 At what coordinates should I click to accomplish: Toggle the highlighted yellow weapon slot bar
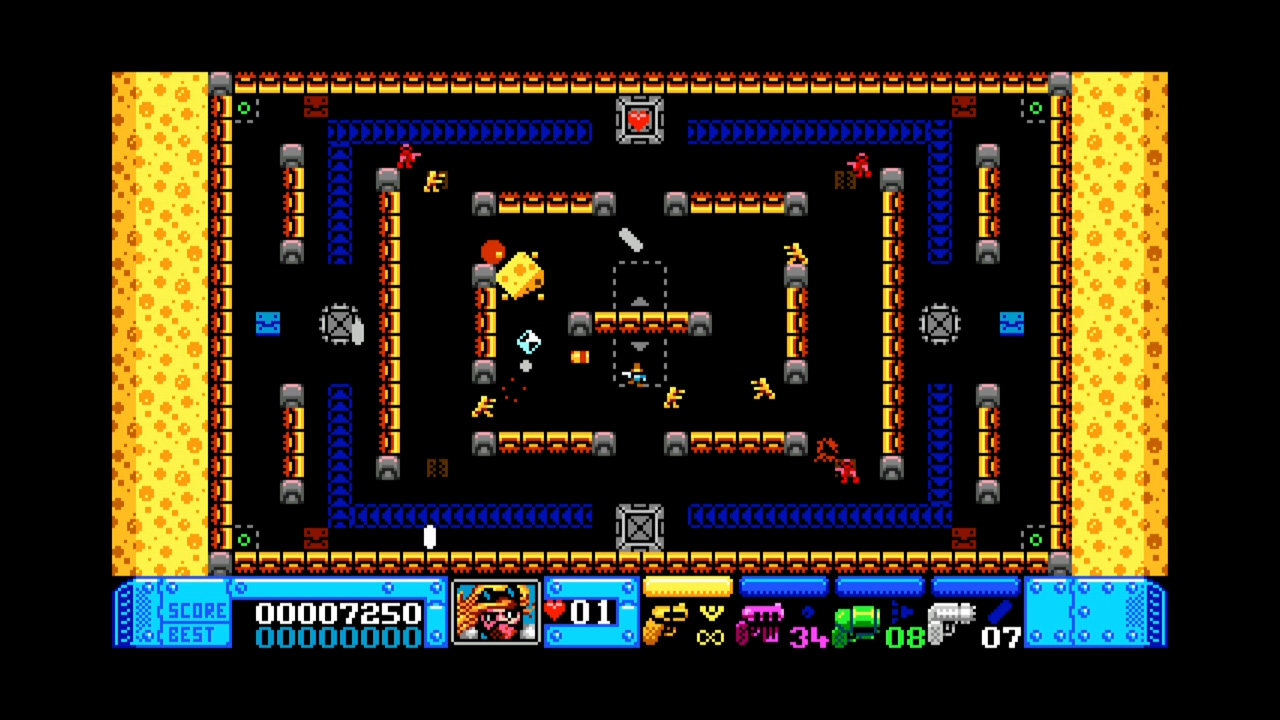pyautogui.click(x=688, y=588)
